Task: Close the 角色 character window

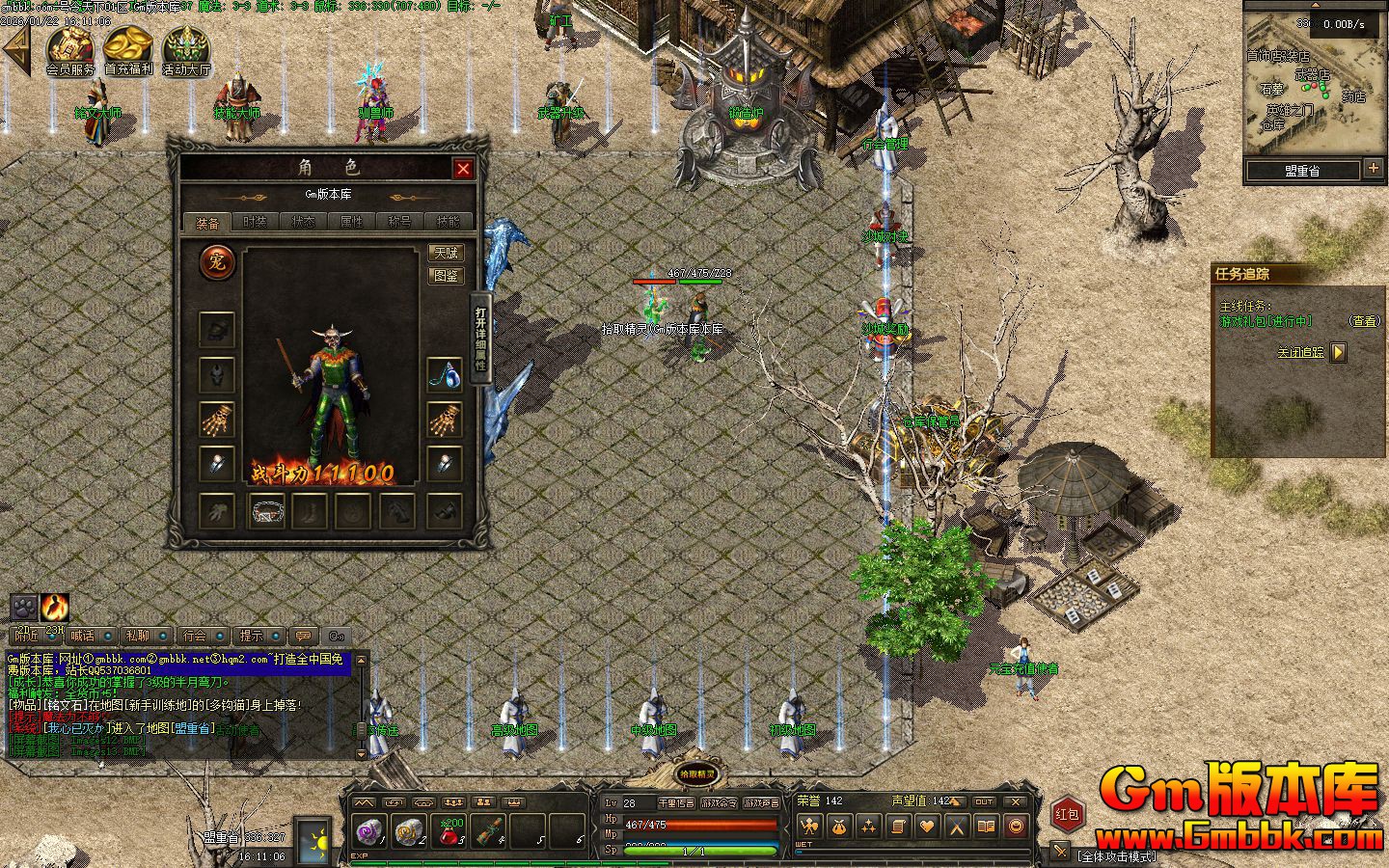Action: [463, 169]
